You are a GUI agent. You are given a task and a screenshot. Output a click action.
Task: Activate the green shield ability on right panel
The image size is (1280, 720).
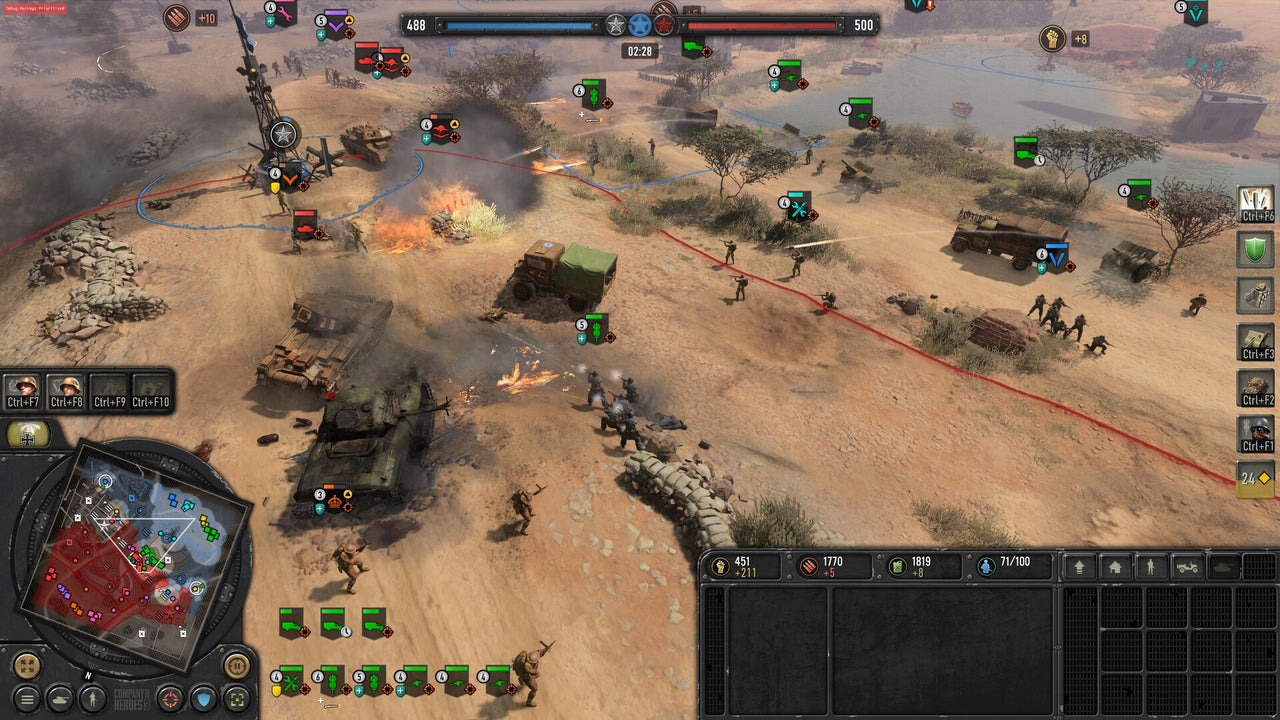coord(1255,250)
